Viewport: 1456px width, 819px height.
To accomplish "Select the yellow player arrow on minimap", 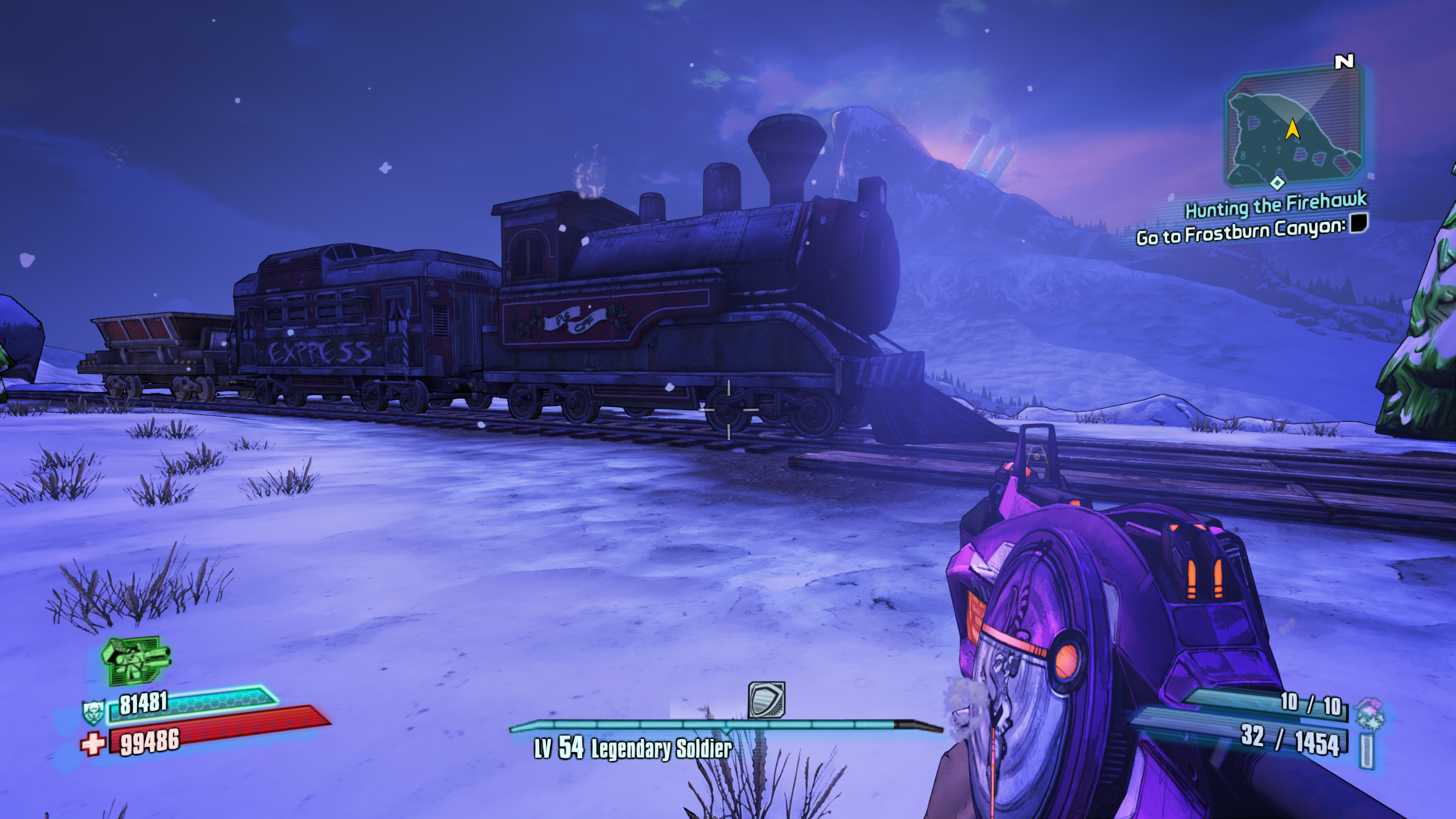I will click(x=1292, y=129).
